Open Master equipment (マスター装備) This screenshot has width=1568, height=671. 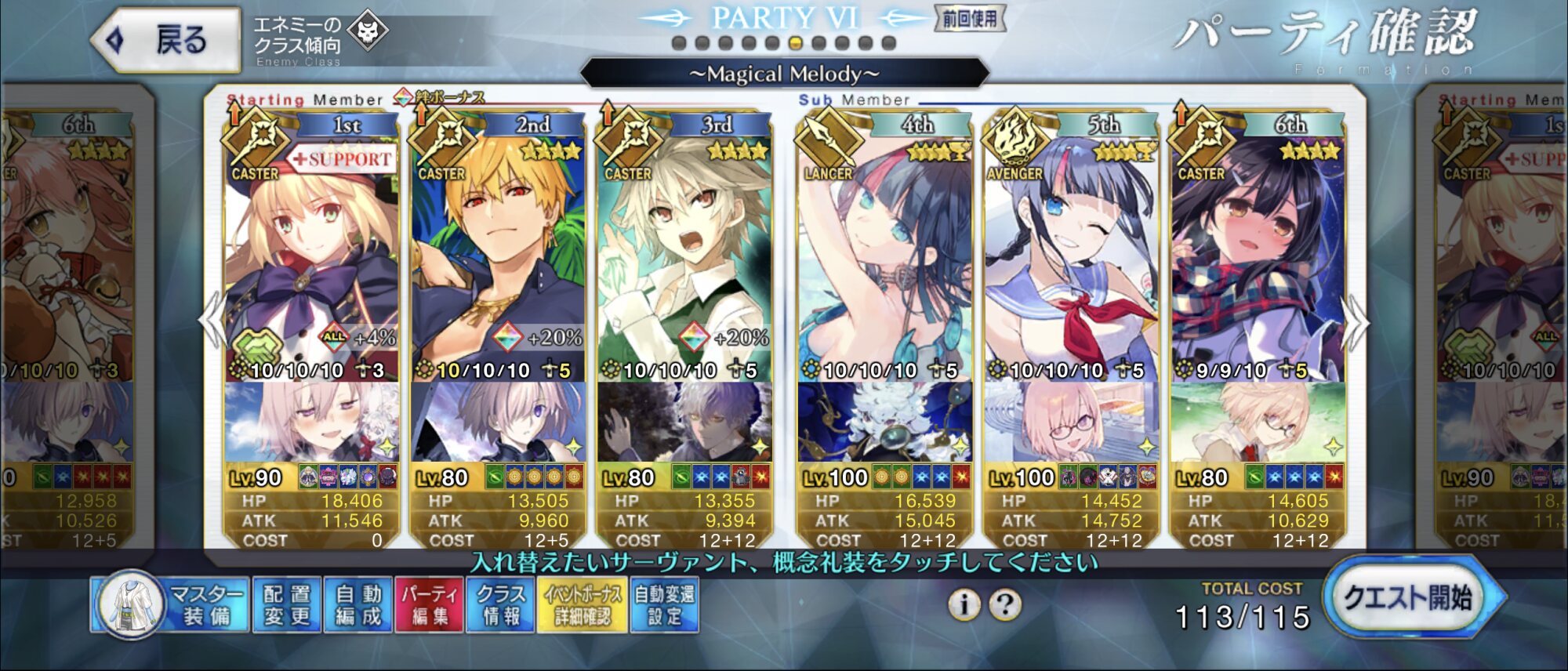pos(171,605)
